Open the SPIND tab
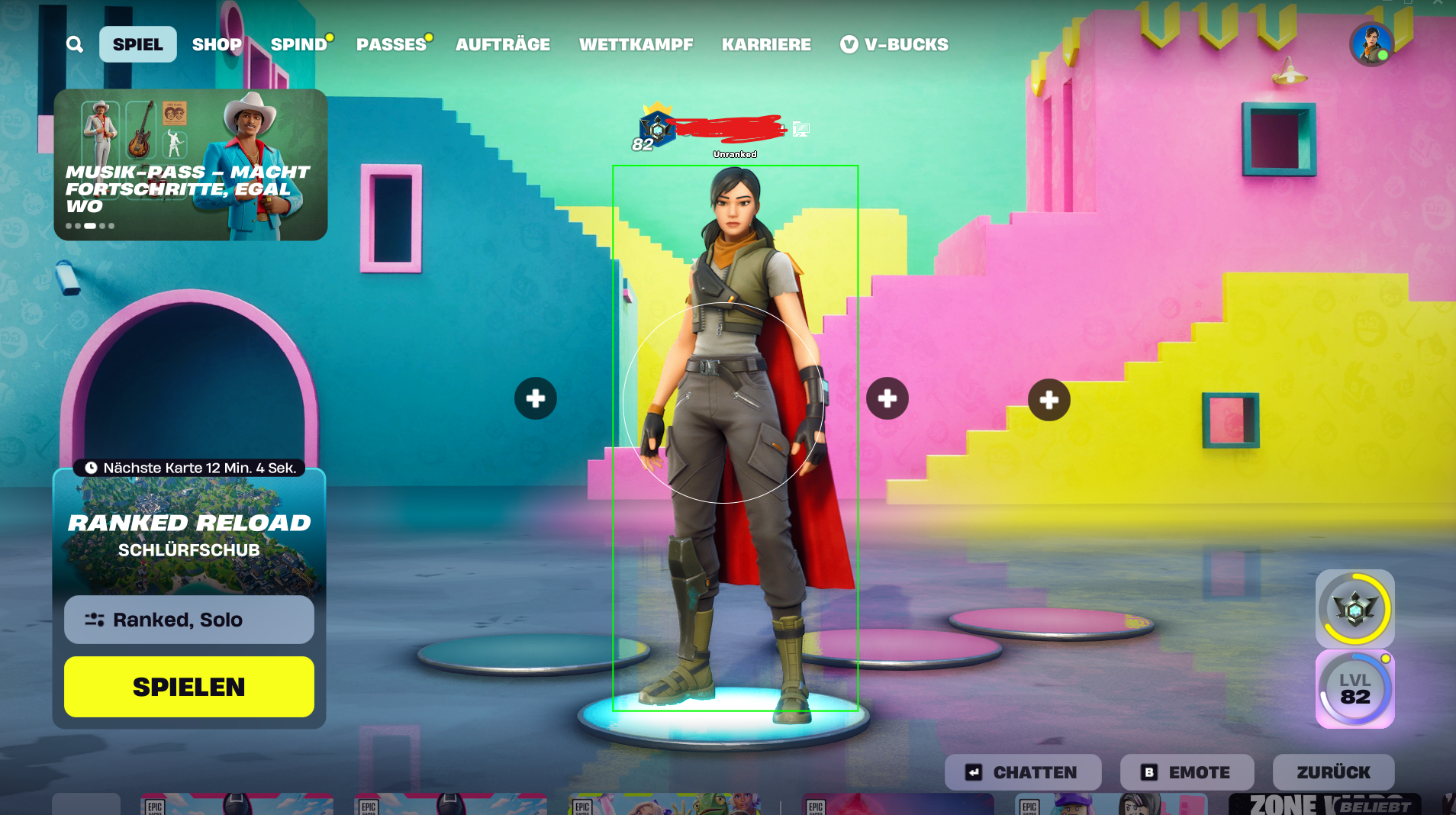This screenshot has width=1456, height=815. [298, 44]
